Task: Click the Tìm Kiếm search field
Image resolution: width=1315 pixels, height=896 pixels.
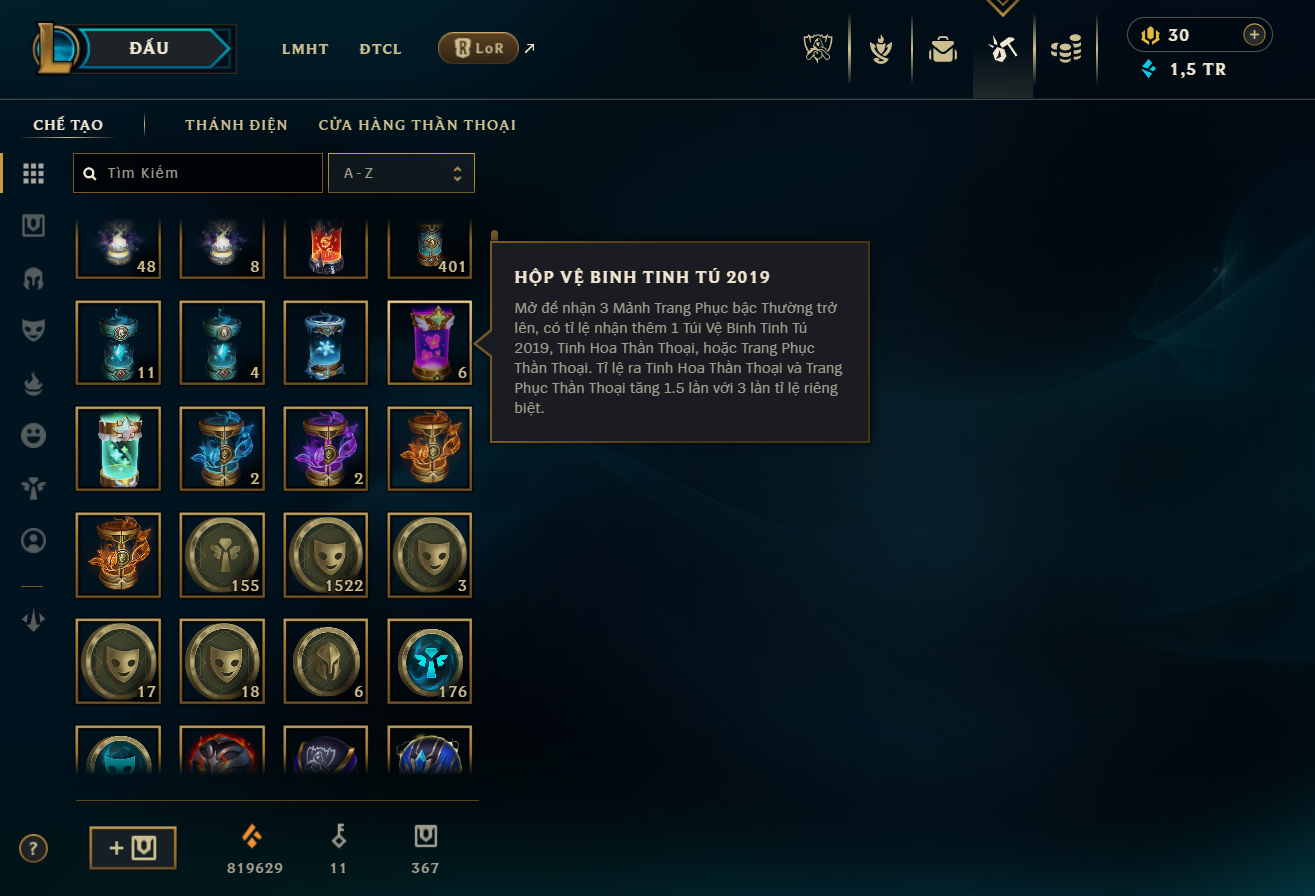Action: pyautogui.click(x=198, y=173)
